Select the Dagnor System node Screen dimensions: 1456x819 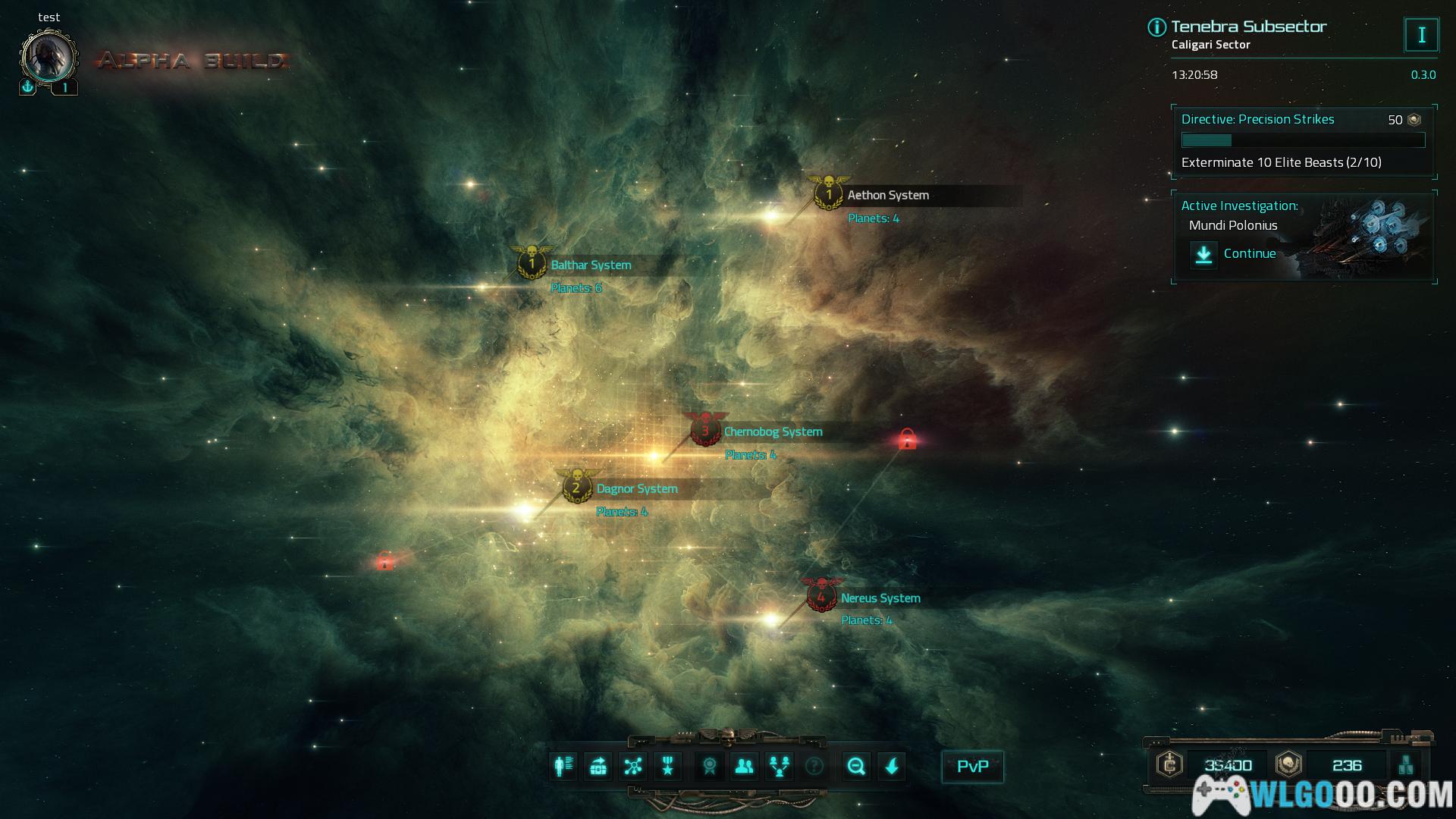(x=576, y=488)
